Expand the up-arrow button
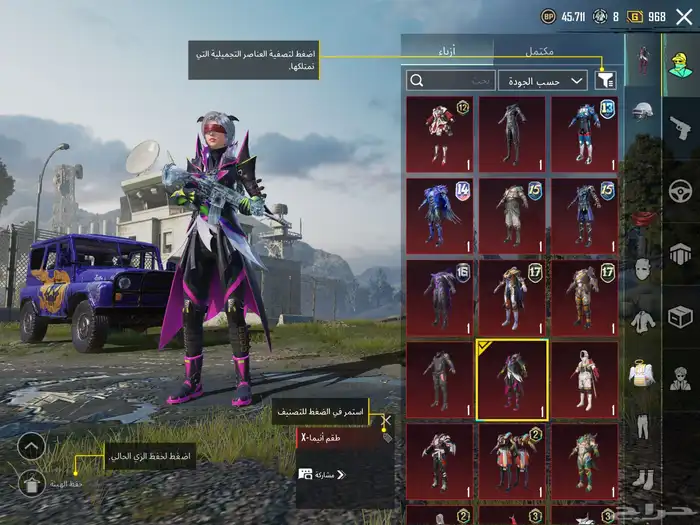This screenshot has width=700, height=525. 32,446
